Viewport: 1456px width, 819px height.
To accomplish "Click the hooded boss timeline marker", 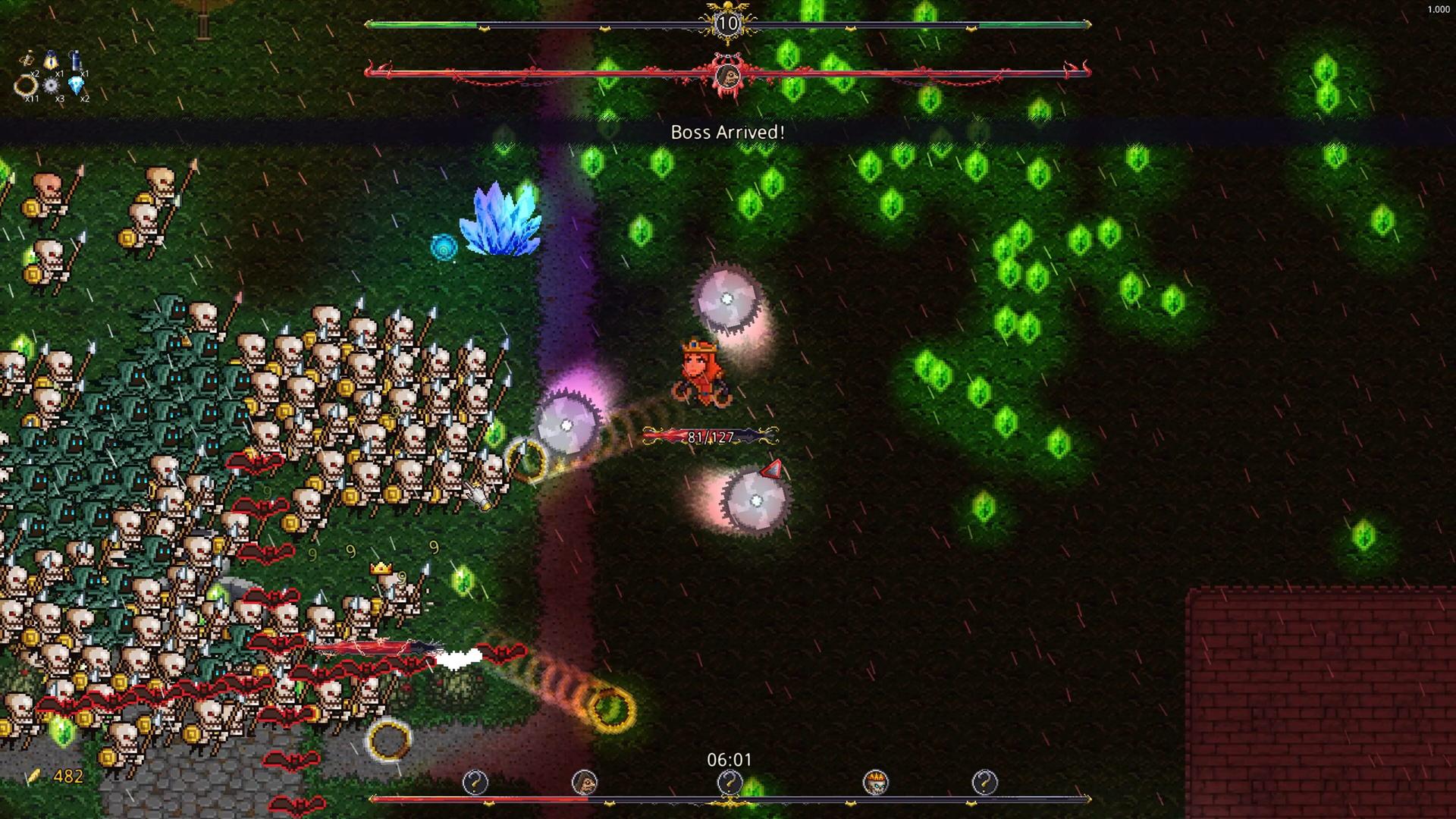I will [584, 782].
